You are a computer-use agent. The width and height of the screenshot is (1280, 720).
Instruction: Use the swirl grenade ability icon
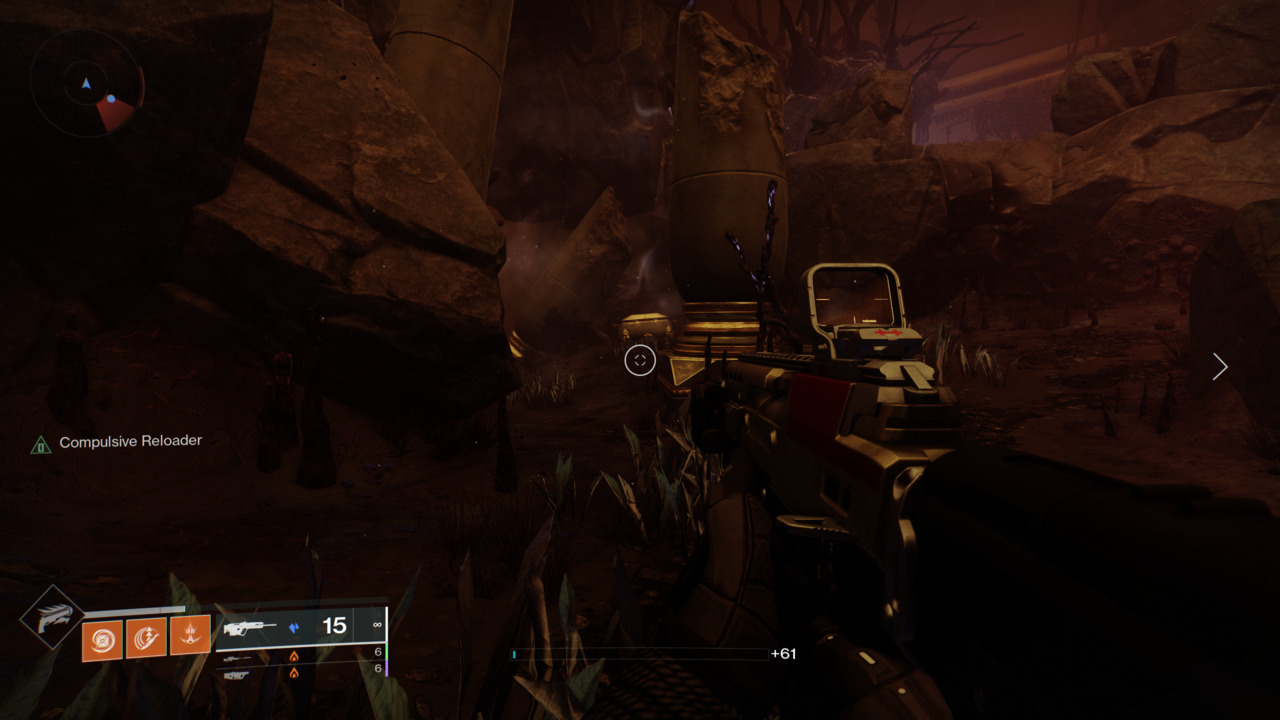pos(102,640)
